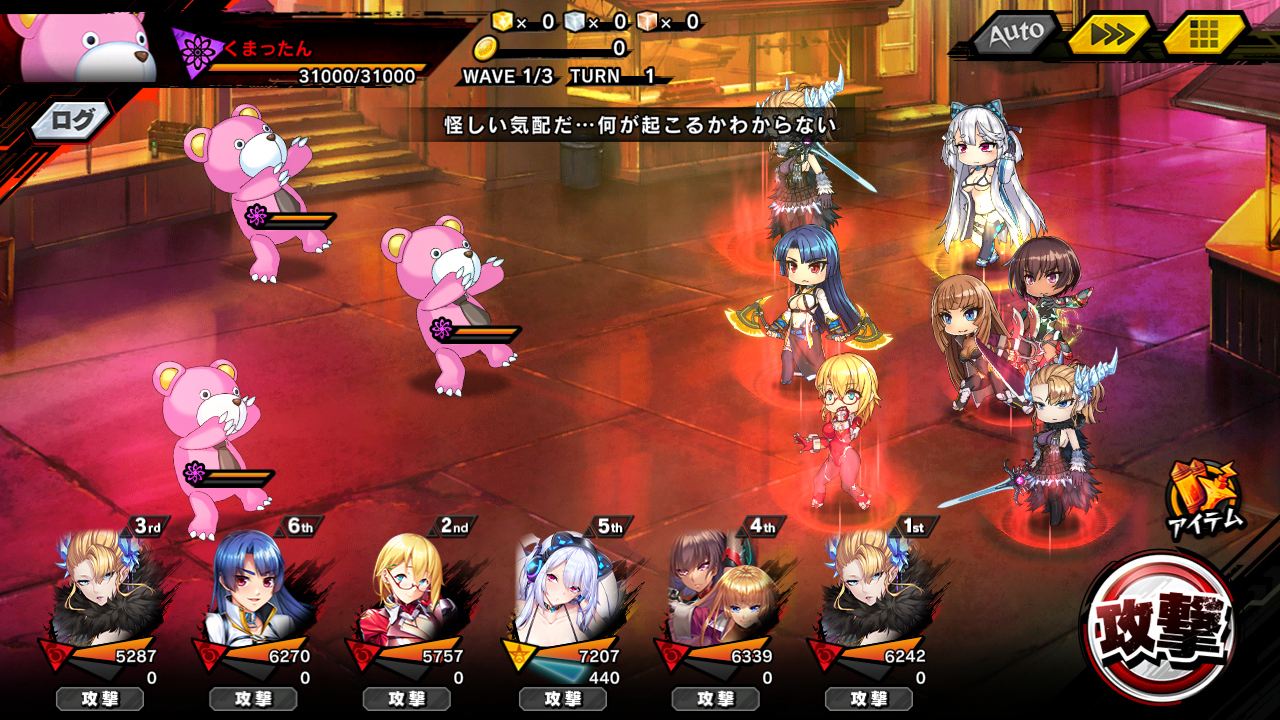1280x720 pixels.
Task: Click 攻撃 action under the 6242 HP character
Action: click(869, 699)
